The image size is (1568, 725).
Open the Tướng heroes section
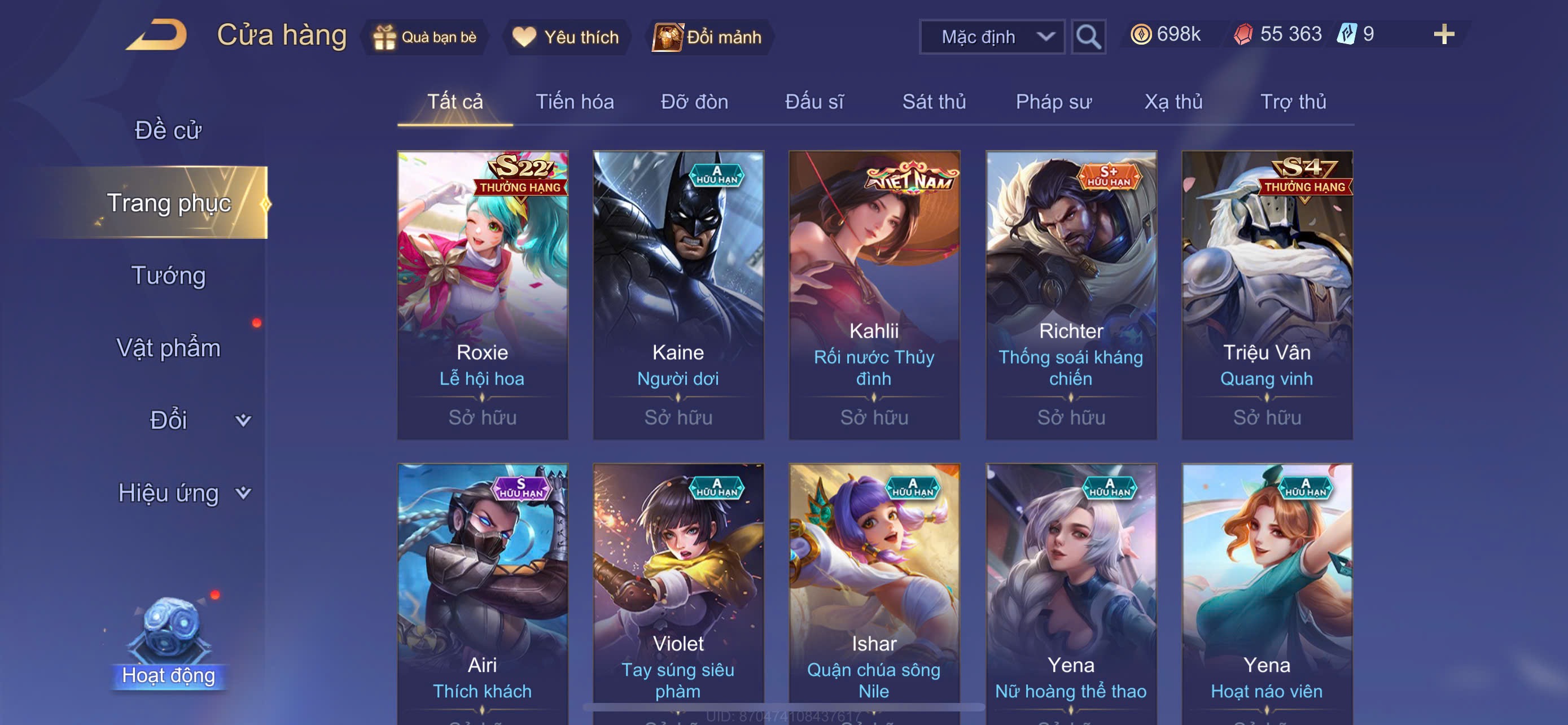point(169,275)
